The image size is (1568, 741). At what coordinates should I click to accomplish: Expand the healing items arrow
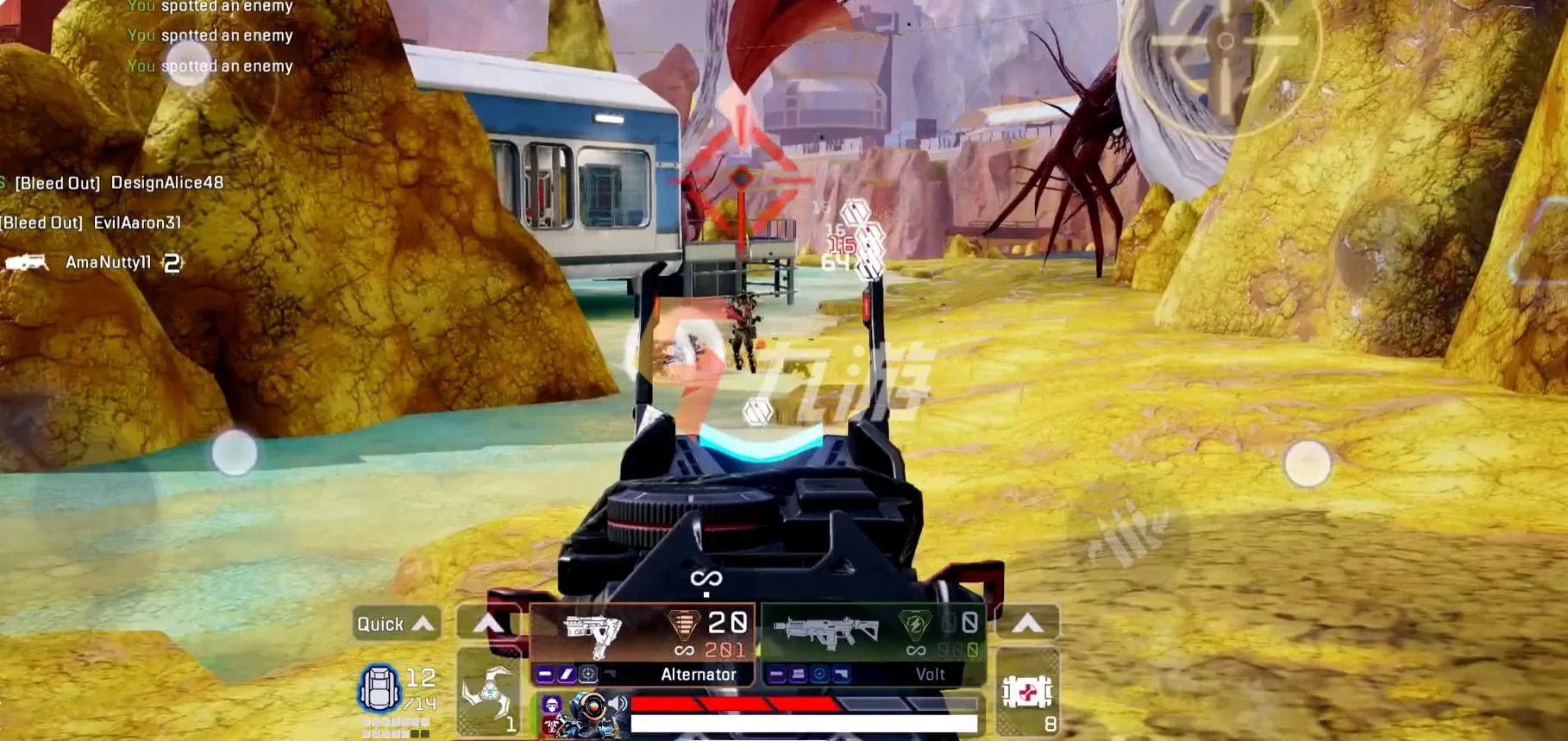pos(1026,623)
